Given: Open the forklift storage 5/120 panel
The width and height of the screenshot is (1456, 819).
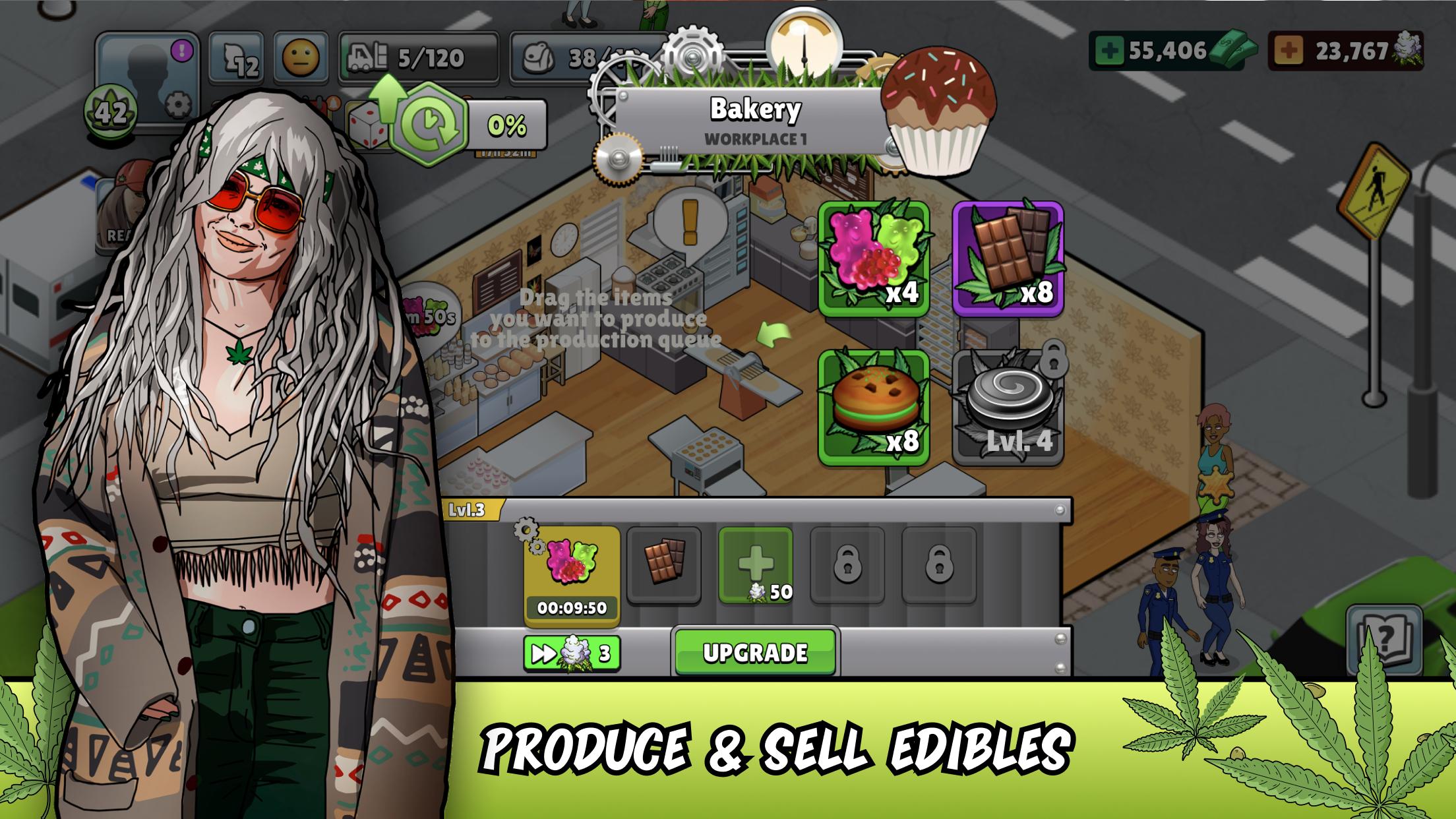Looking at the screenshot, I should coord(418,58).
